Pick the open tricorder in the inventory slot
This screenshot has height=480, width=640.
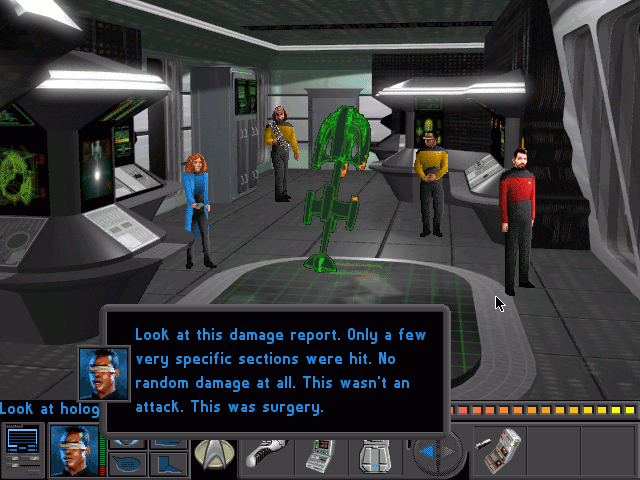497,452
